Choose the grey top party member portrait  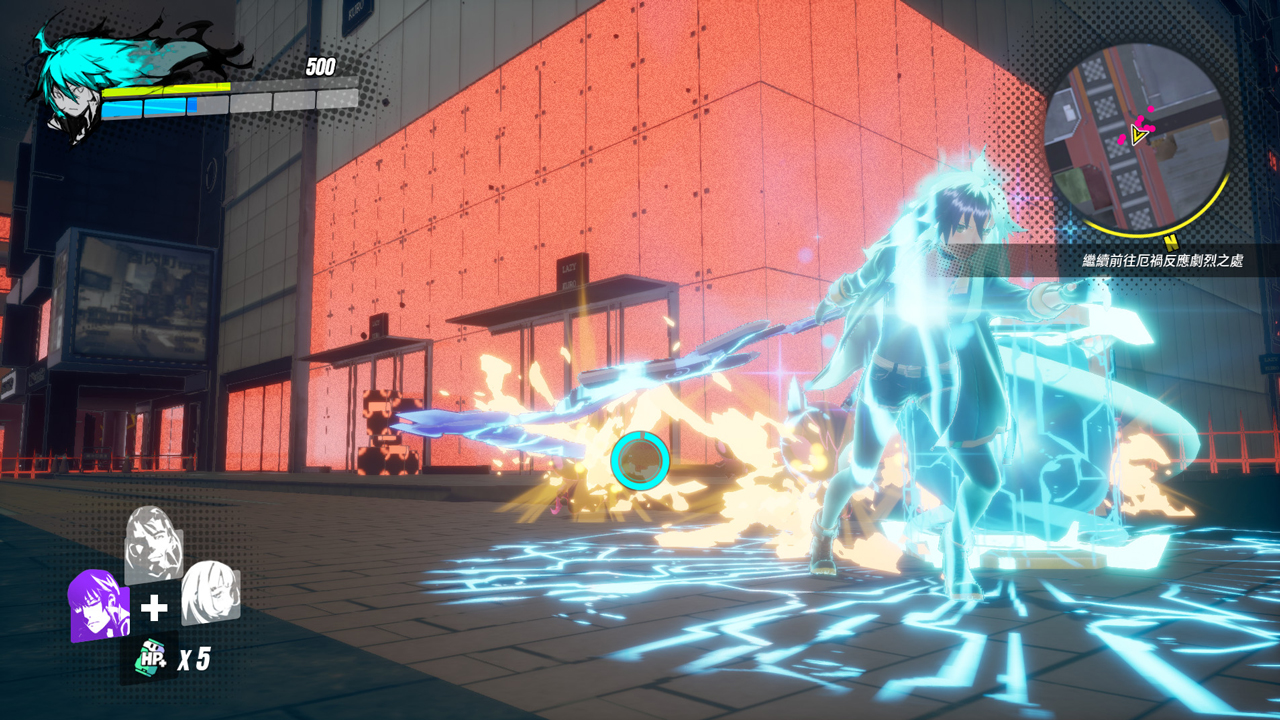click(x=153, y=545)
